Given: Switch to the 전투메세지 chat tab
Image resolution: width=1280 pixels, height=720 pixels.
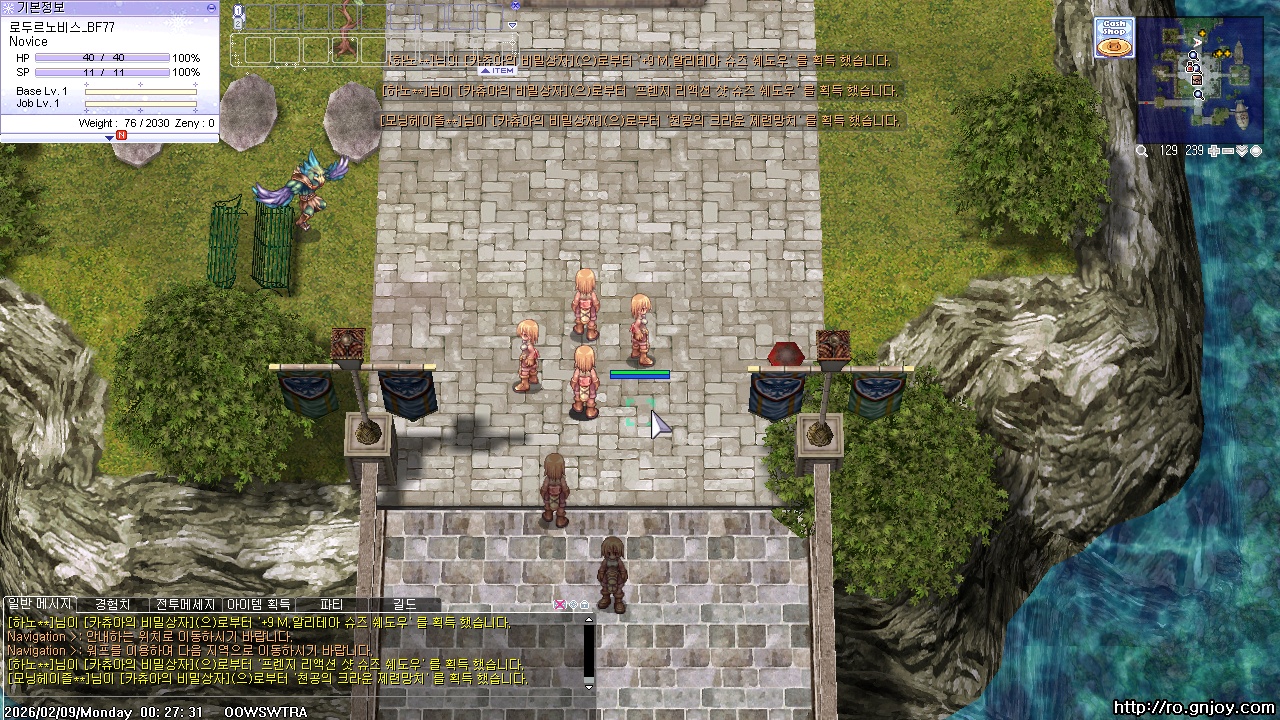Looking at the screenshot, I should click(x=186, y=605).
